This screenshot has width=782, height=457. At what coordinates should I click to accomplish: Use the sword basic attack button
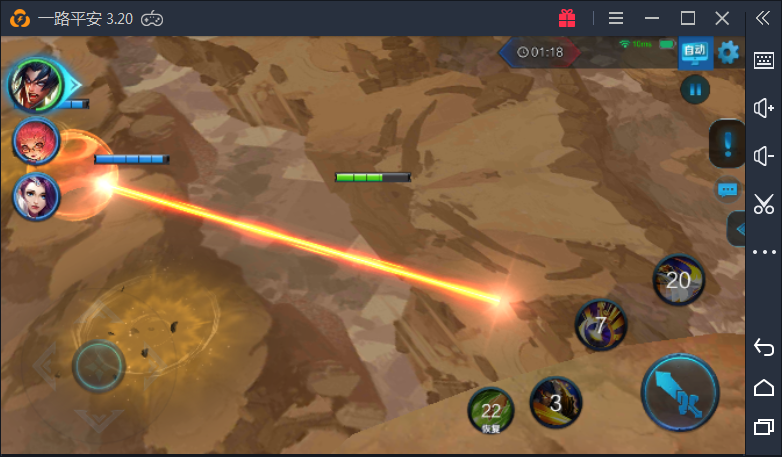pyautogui.click(x=680, y=391)
